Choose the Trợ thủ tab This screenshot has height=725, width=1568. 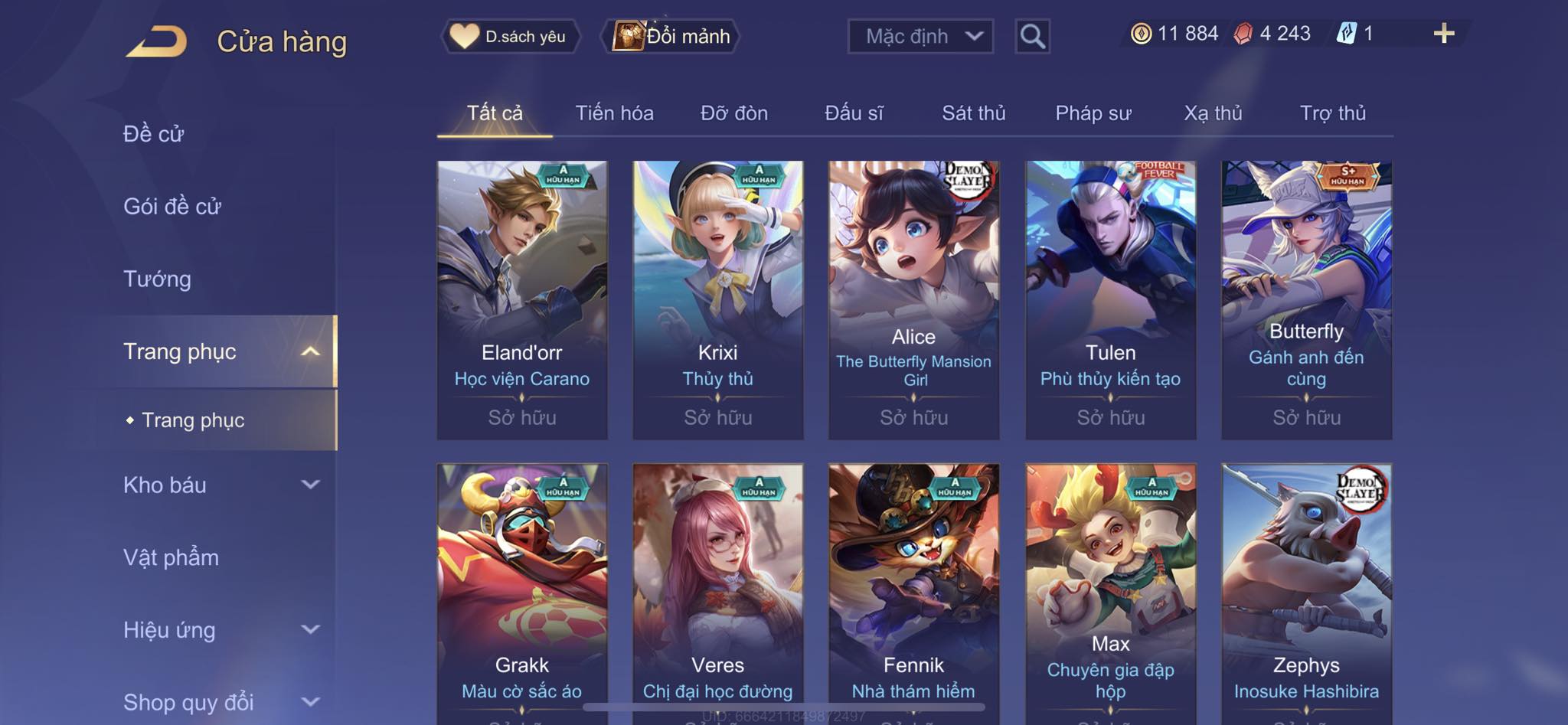click(x=1332, y=113)
